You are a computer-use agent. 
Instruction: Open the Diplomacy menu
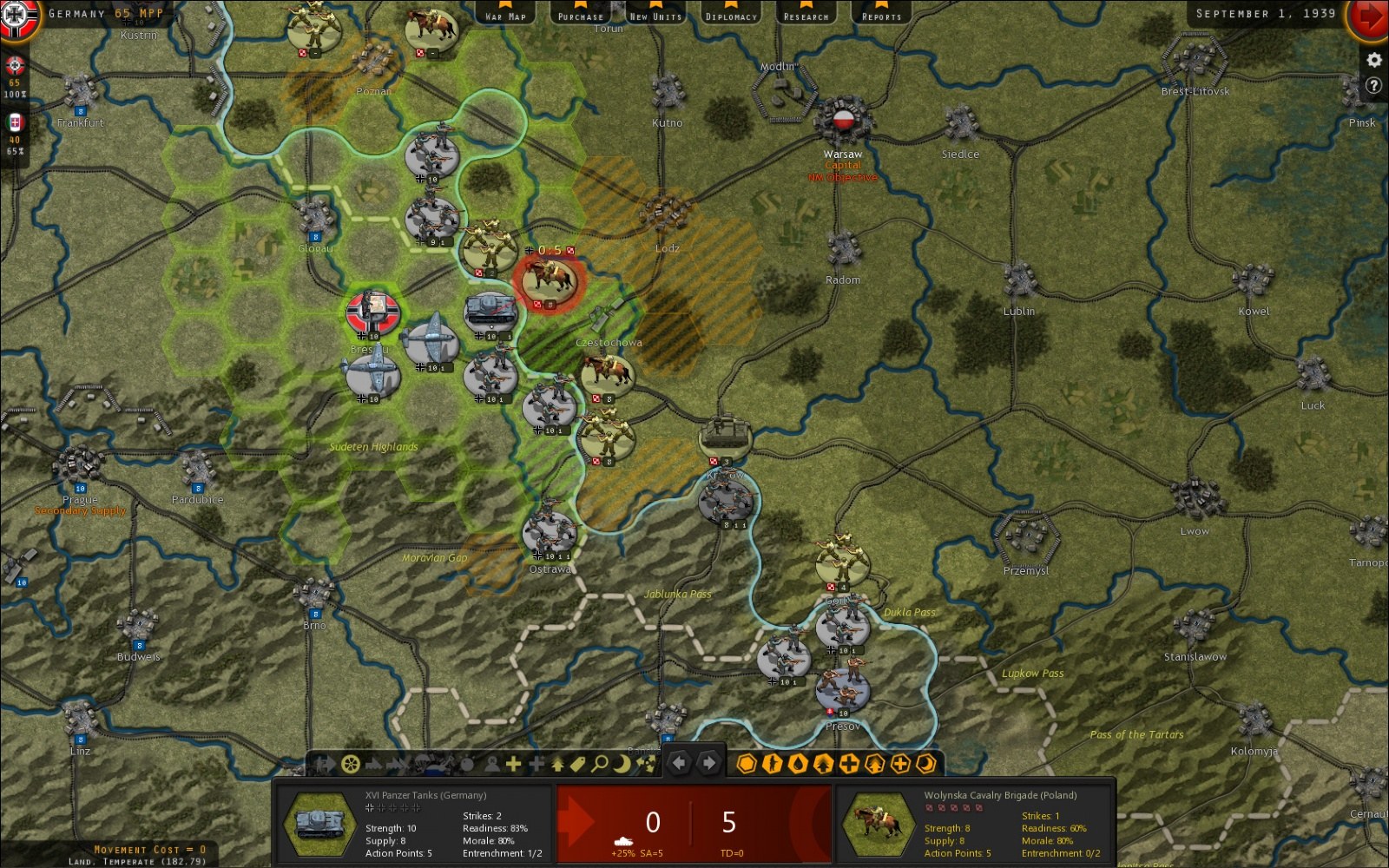click(x=730, y=14)
